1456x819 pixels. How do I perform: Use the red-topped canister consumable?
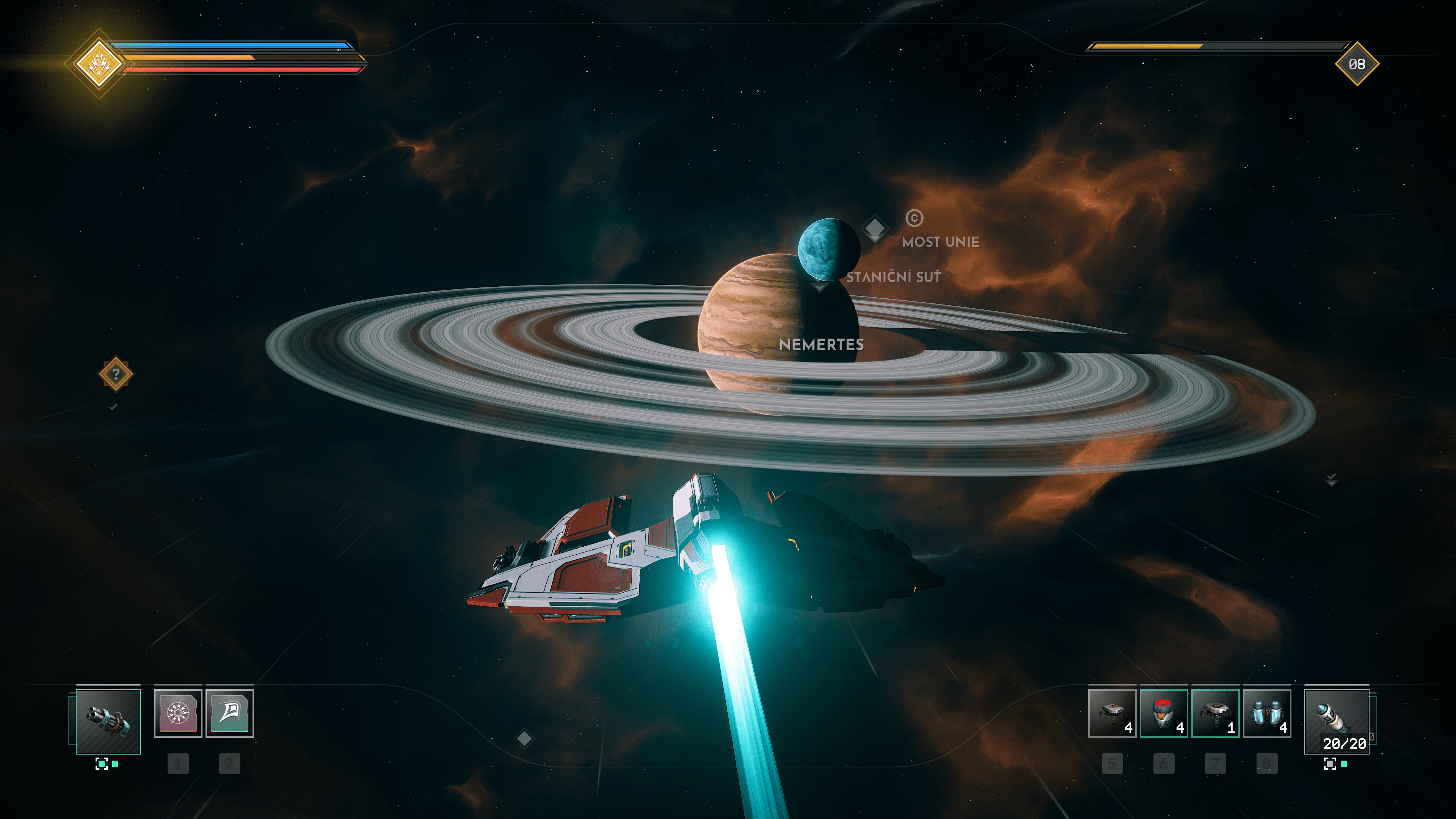[1163, 713]
